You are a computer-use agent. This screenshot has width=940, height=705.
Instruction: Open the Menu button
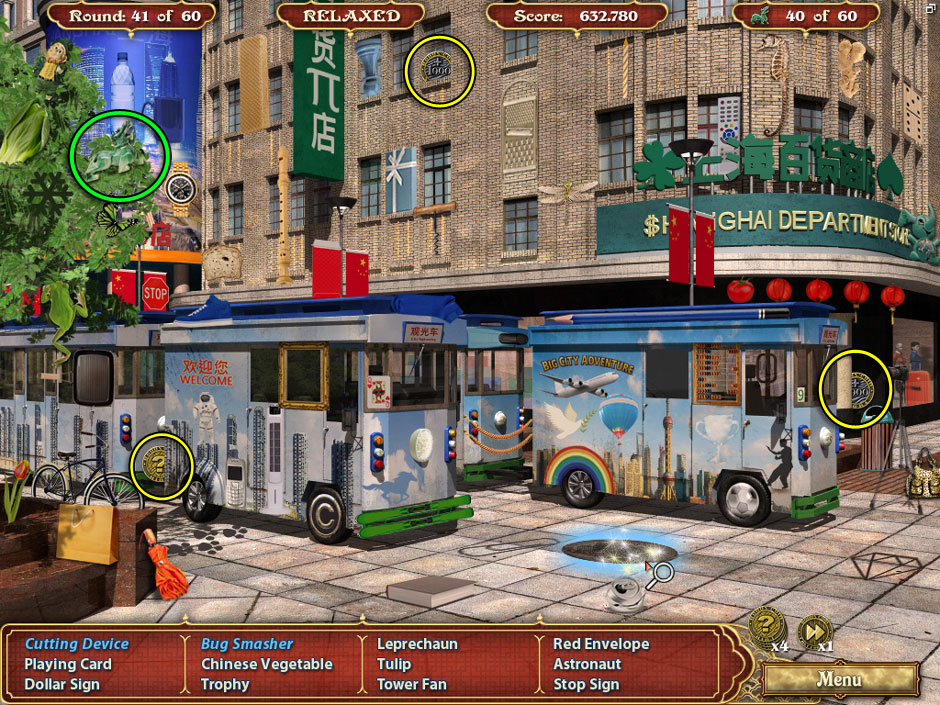point(839,679)
